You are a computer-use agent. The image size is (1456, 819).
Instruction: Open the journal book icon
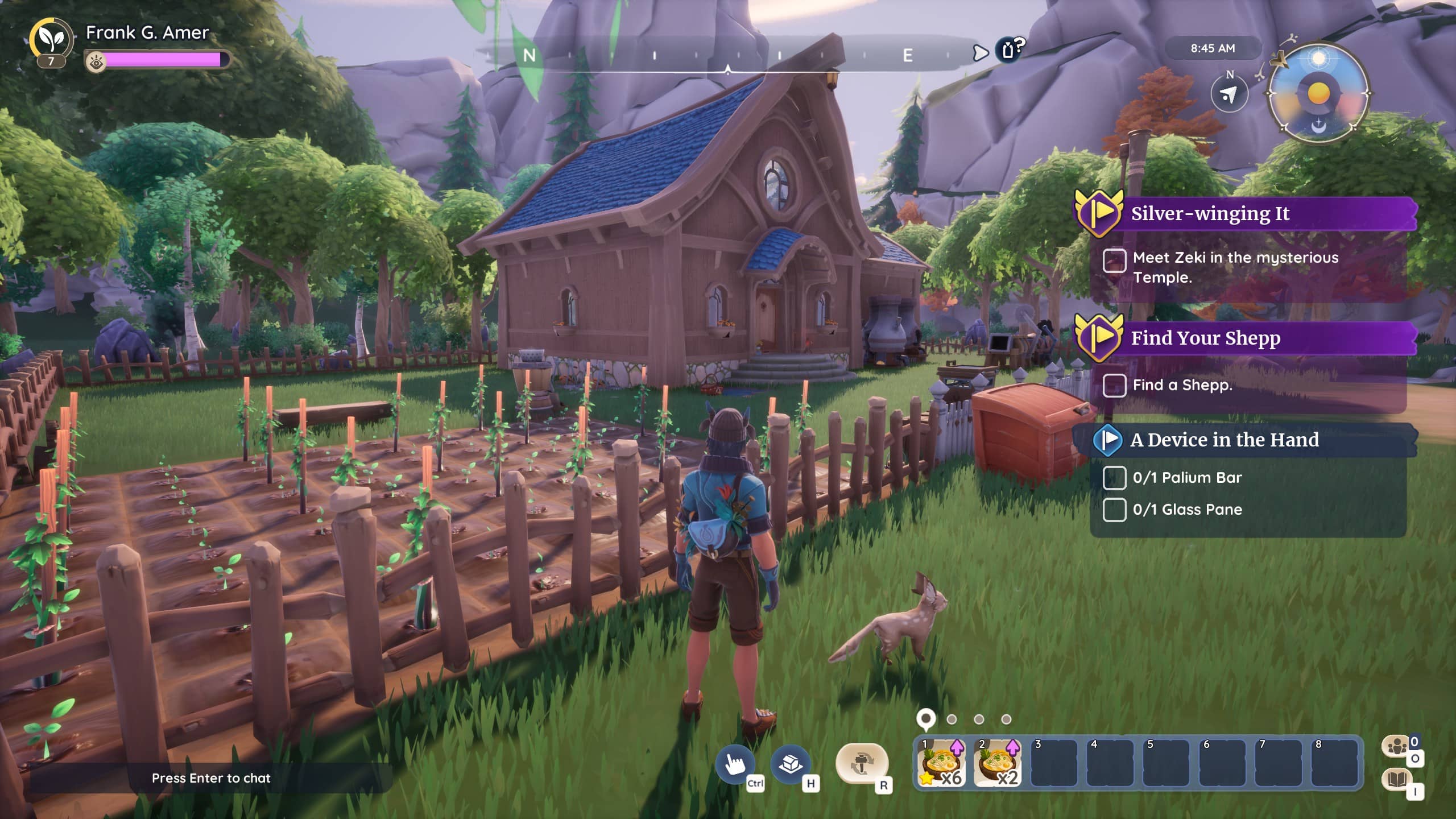[1397, 779]
